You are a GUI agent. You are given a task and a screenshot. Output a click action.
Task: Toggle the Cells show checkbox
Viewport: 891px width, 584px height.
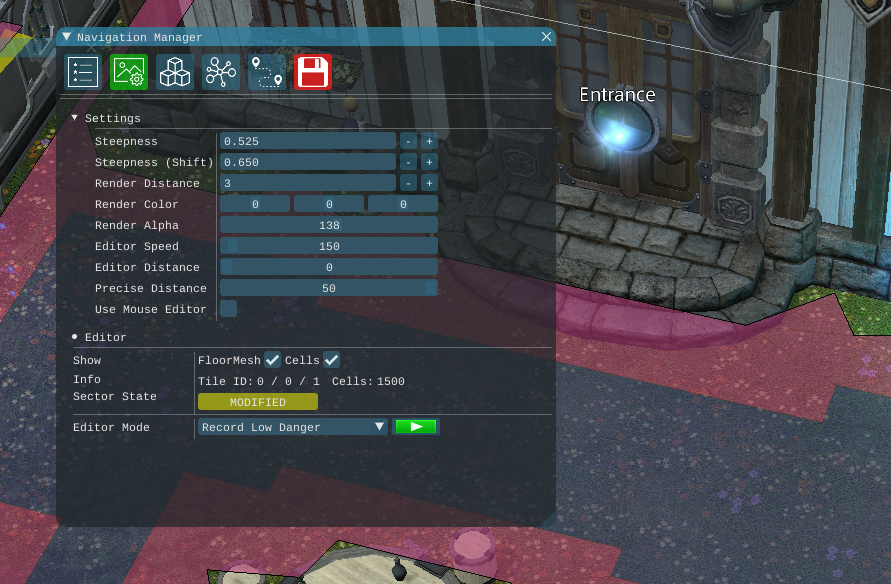(x=332, y=360)
